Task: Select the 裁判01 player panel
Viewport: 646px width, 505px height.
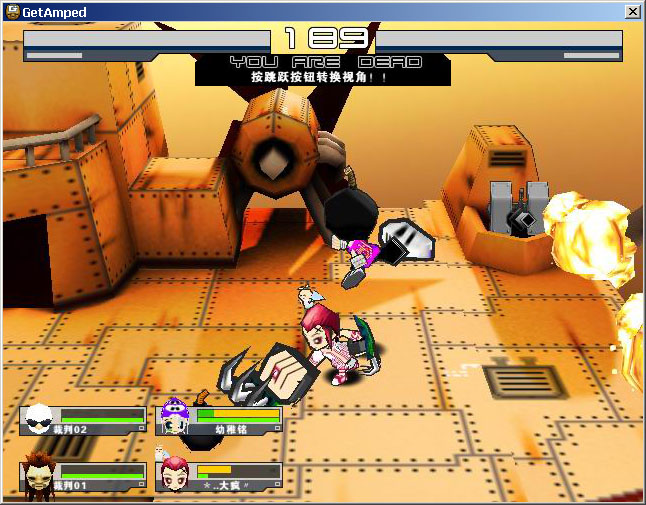Action: point(83,476)
